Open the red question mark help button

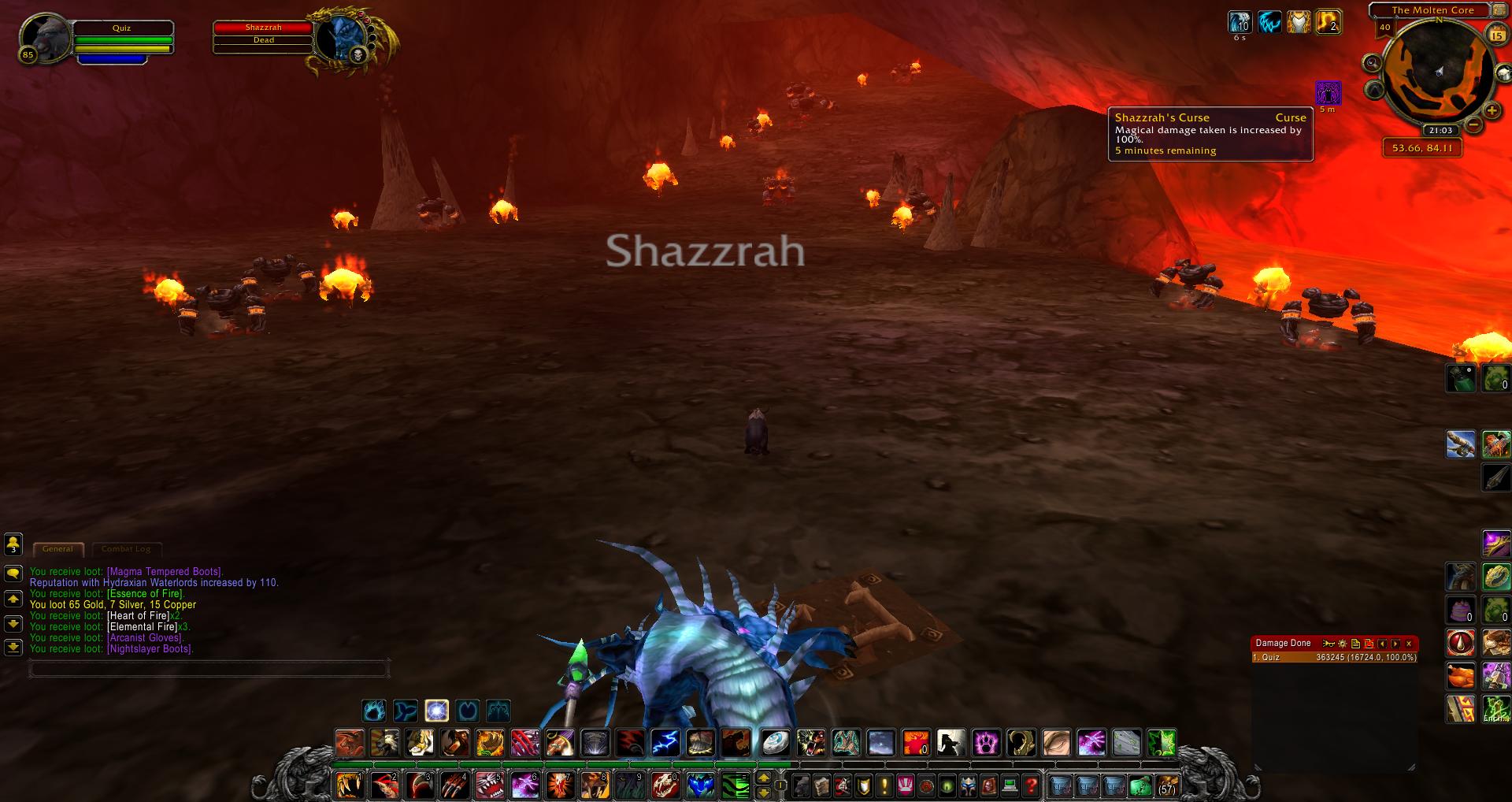(1031, 785)
